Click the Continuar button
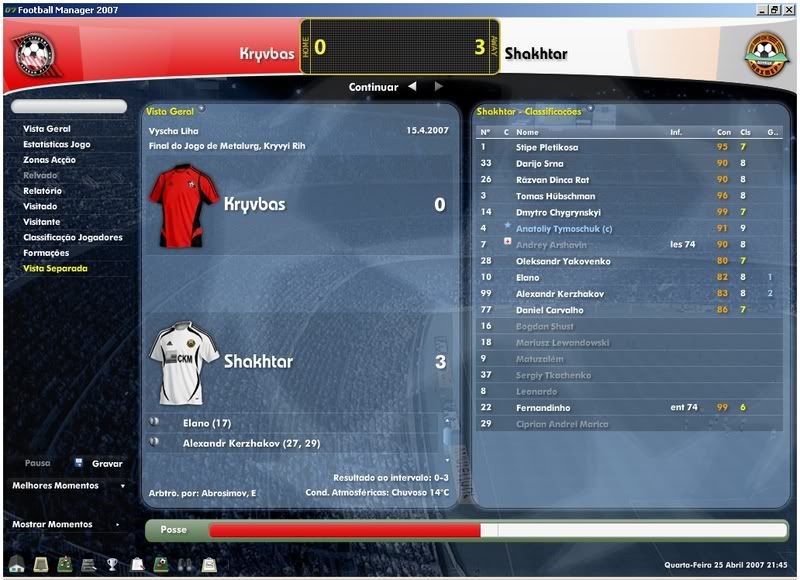Image resolution: width=800 pixels, height=580 pixels. (x=373, y=87)
